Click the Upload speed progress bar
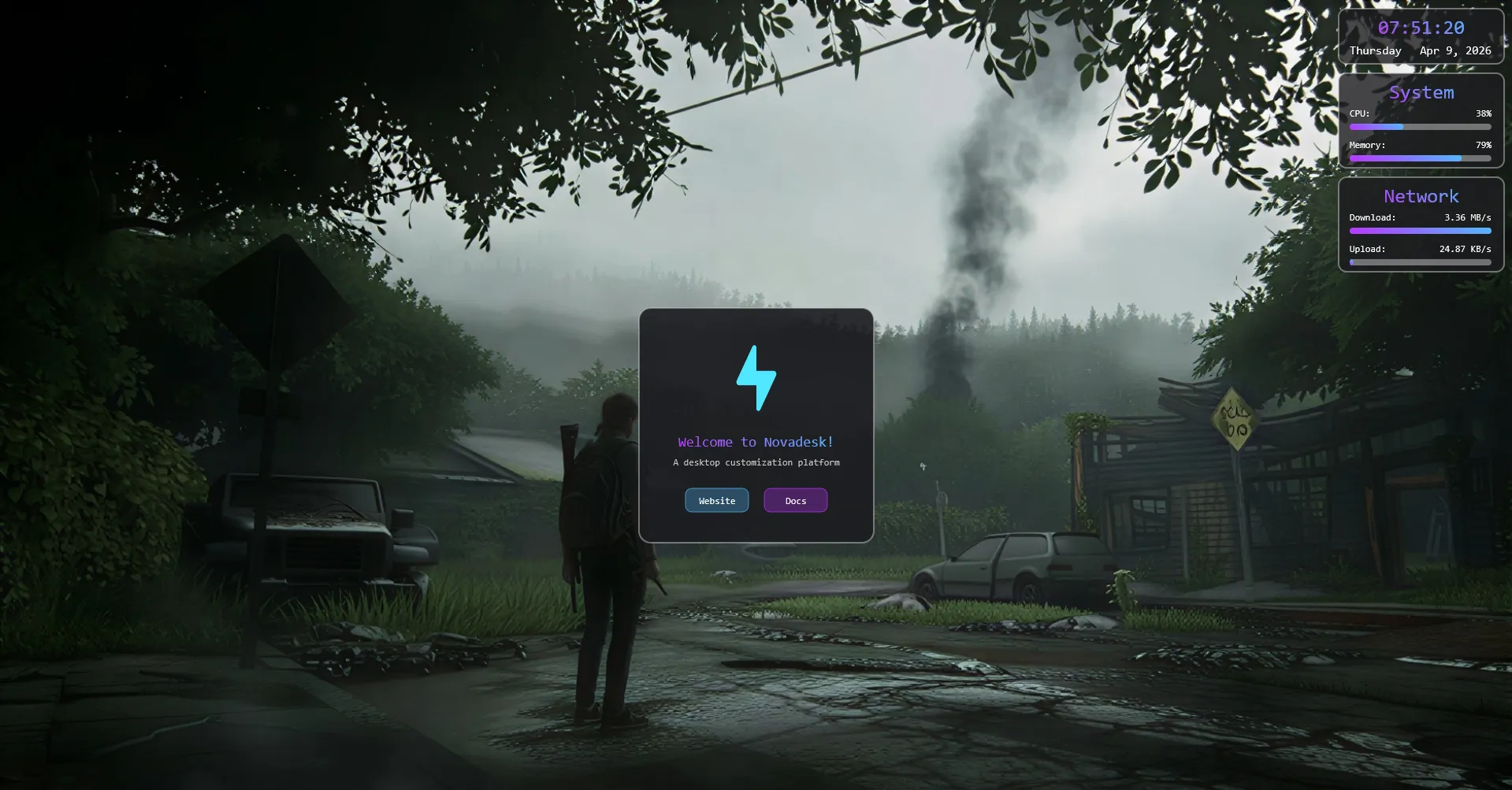Image resolution: width=1512 pixels, height=790 pixels. coord(1420,262)
